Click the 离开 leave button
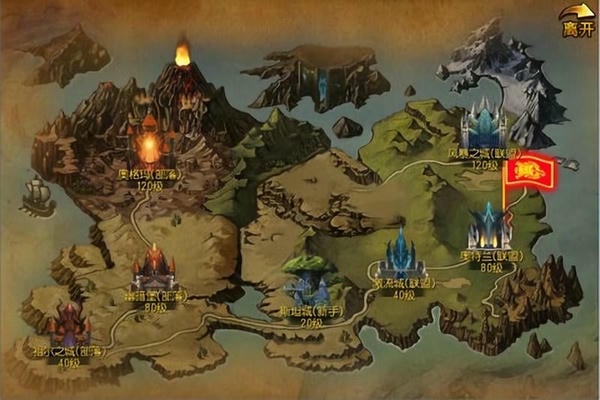 [578, 22]
